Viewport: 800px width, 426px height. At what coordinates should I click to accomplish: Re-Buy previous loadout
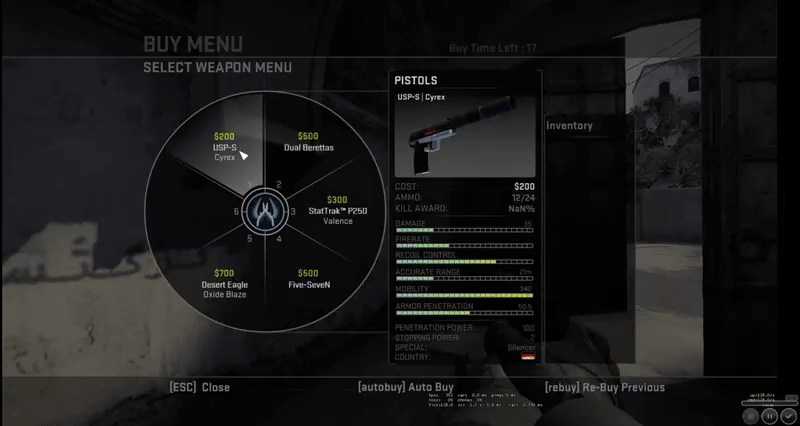click(604, 387)
